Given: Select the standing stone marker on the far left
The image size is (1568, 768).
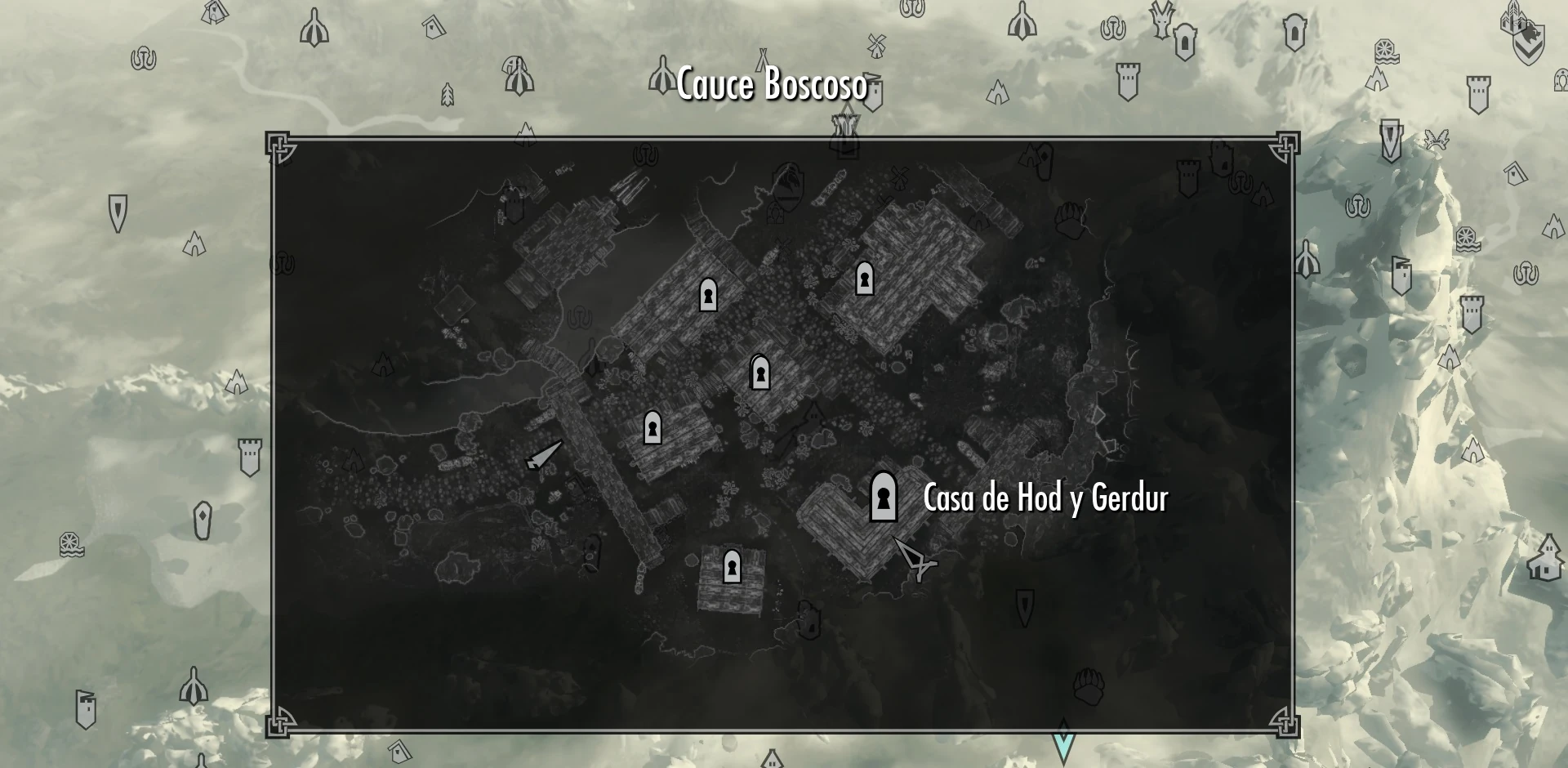Looking at the screenshot, I should tap(202, 520).
